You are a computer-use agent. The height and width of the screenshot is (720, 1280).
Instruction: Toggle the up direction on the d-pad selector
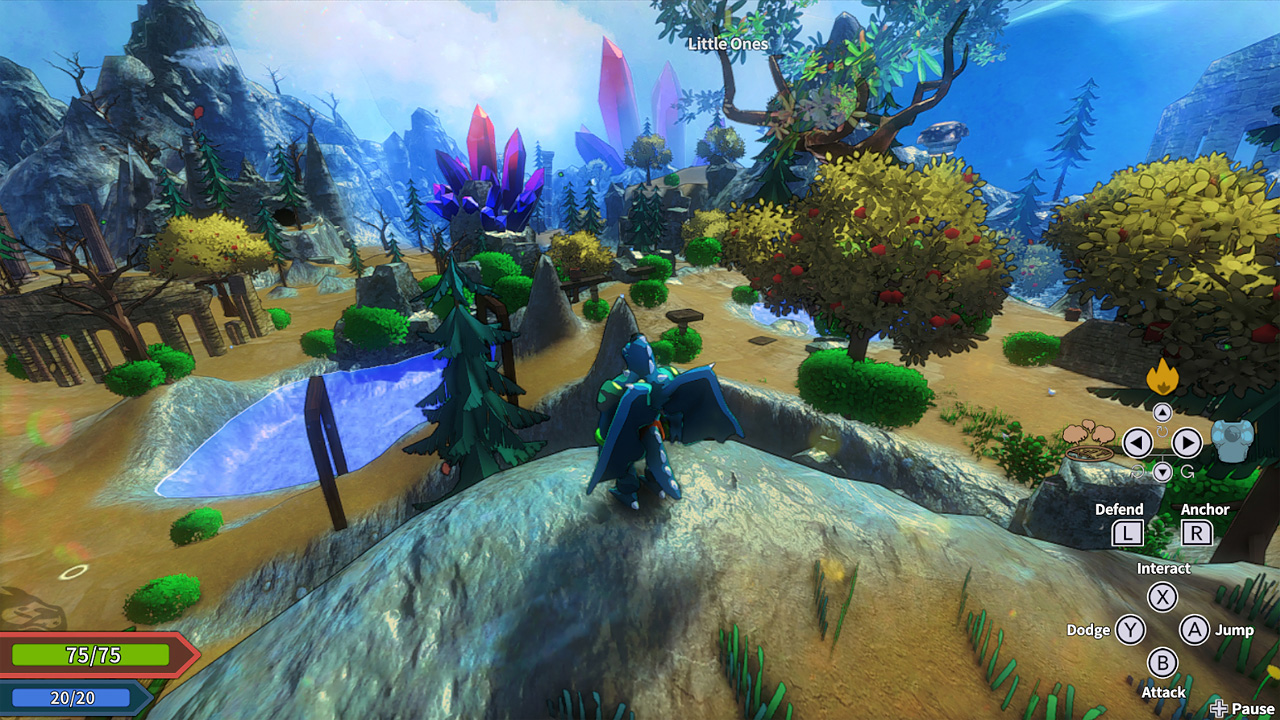[x=1163, y=412]
